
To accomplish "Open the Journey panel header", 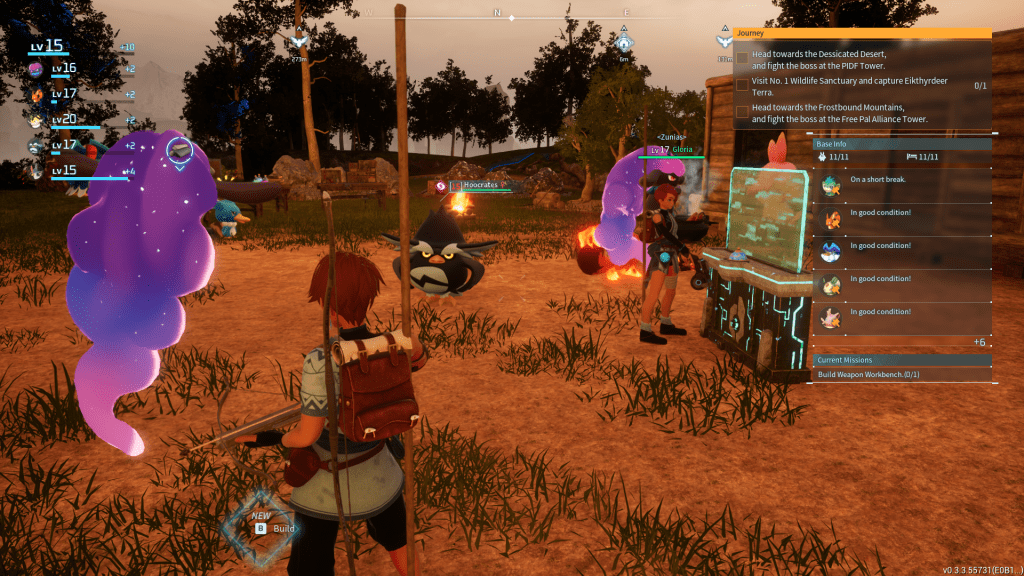I will tap(861, 32).
